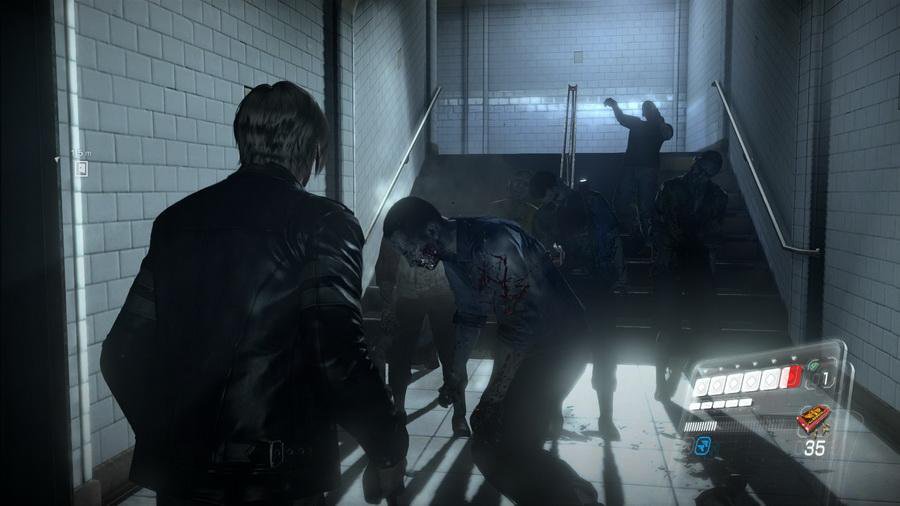
Task: Click the objective waypoint marker
Action: [x=80, y=167]
